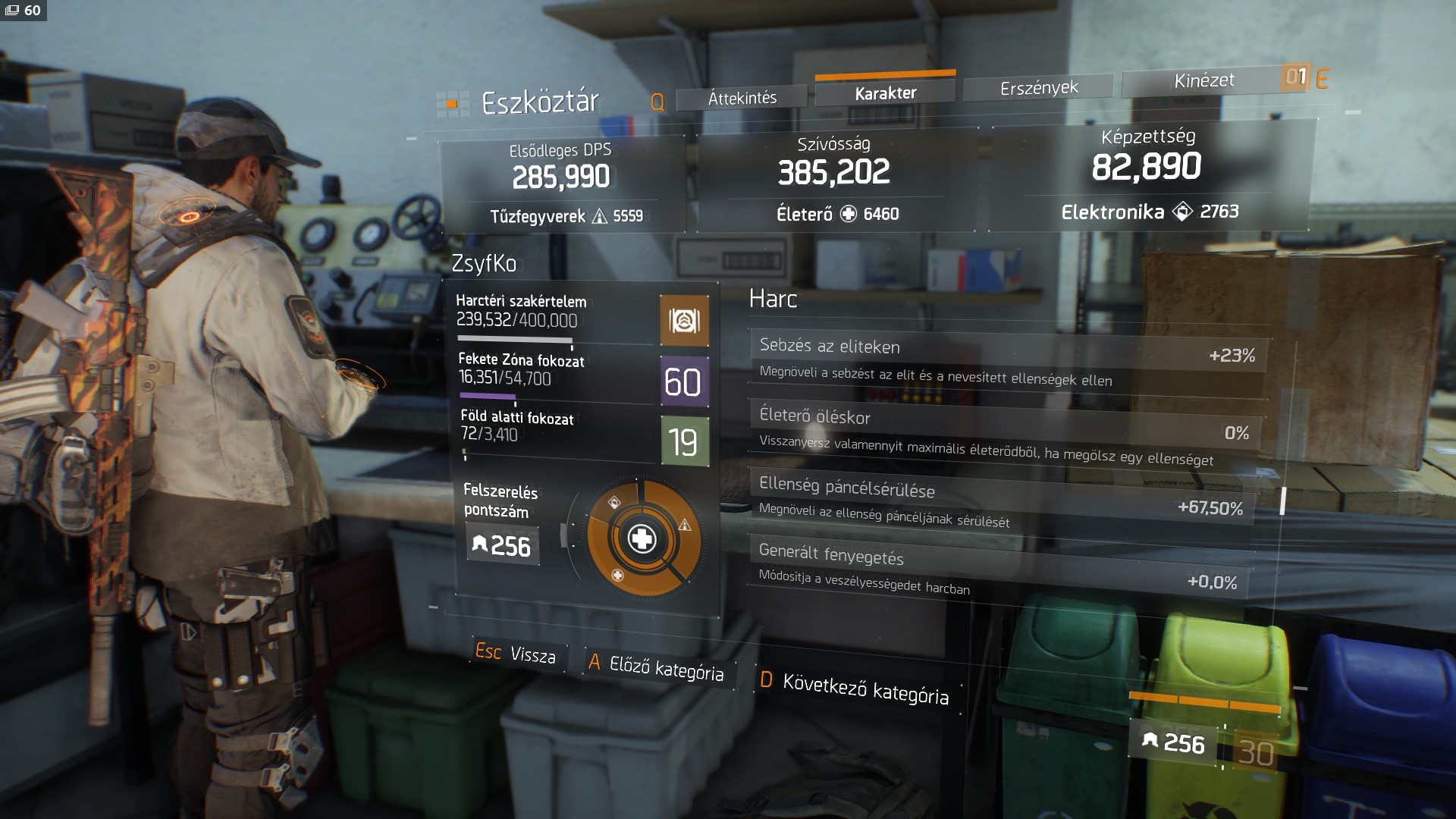Screen dimensions: 1456x819
Task: Go back with the Vissza button
Action: (x=516, y=653)
